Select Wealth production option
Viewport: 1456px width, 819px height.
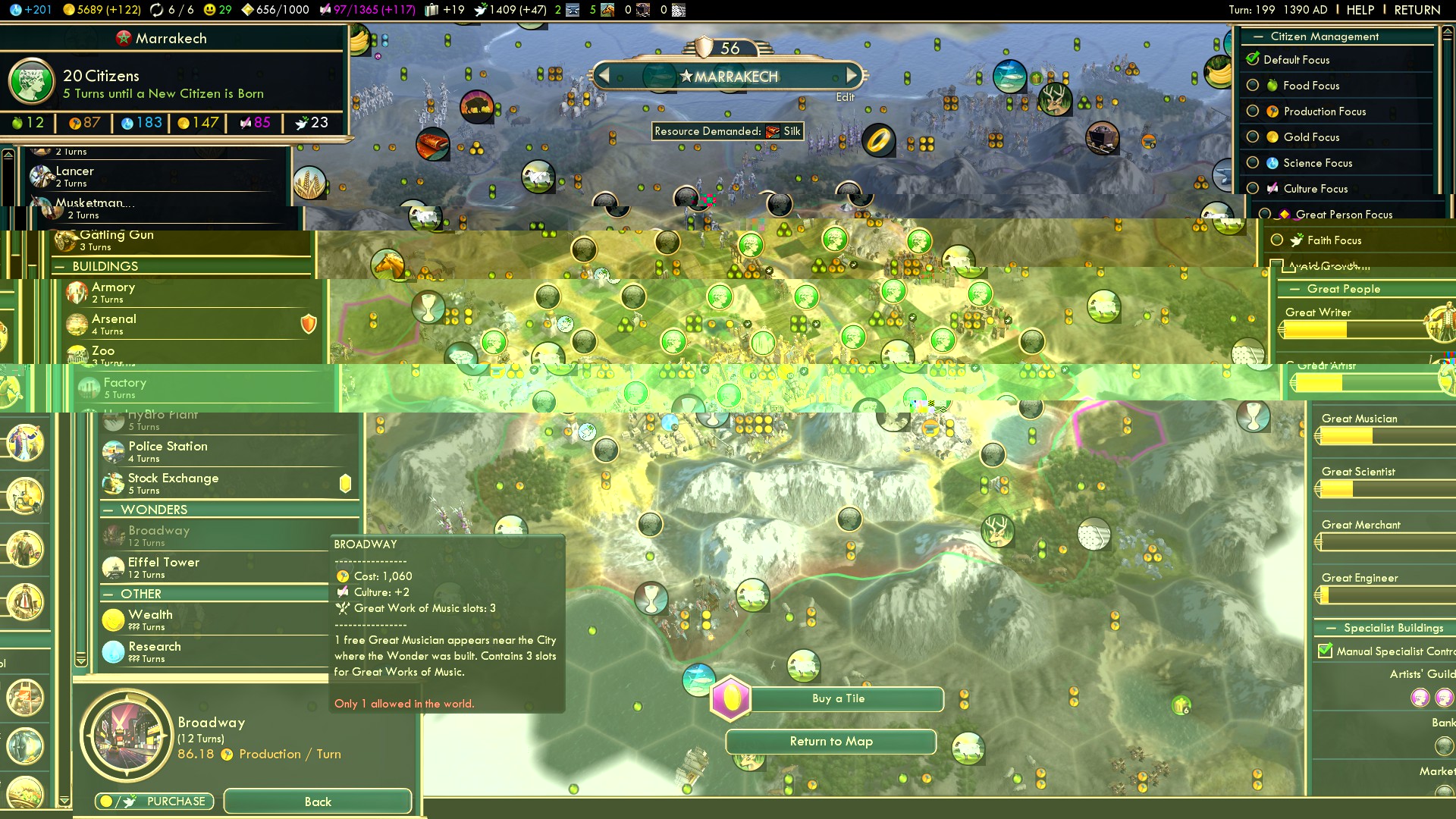(150, 619)
